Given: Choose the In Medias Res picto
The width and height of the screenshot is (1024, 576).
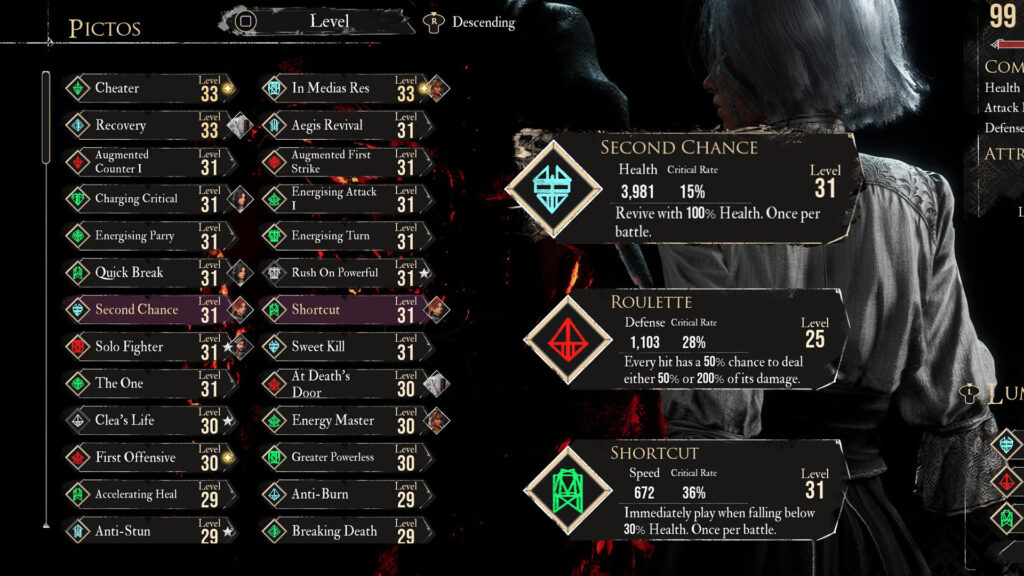Looking at the screenshot, I should [345, 88].
